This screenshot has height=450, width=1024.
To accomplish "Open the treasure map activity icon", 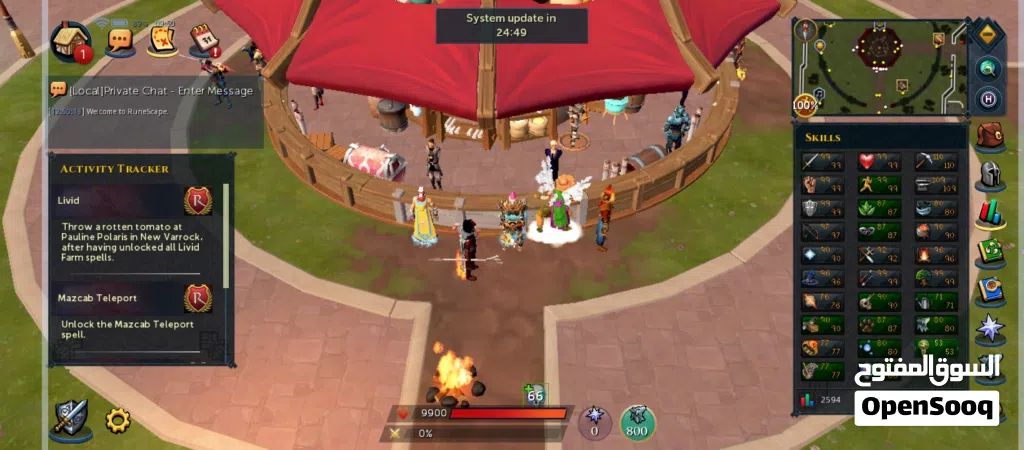I will point(163,40).
